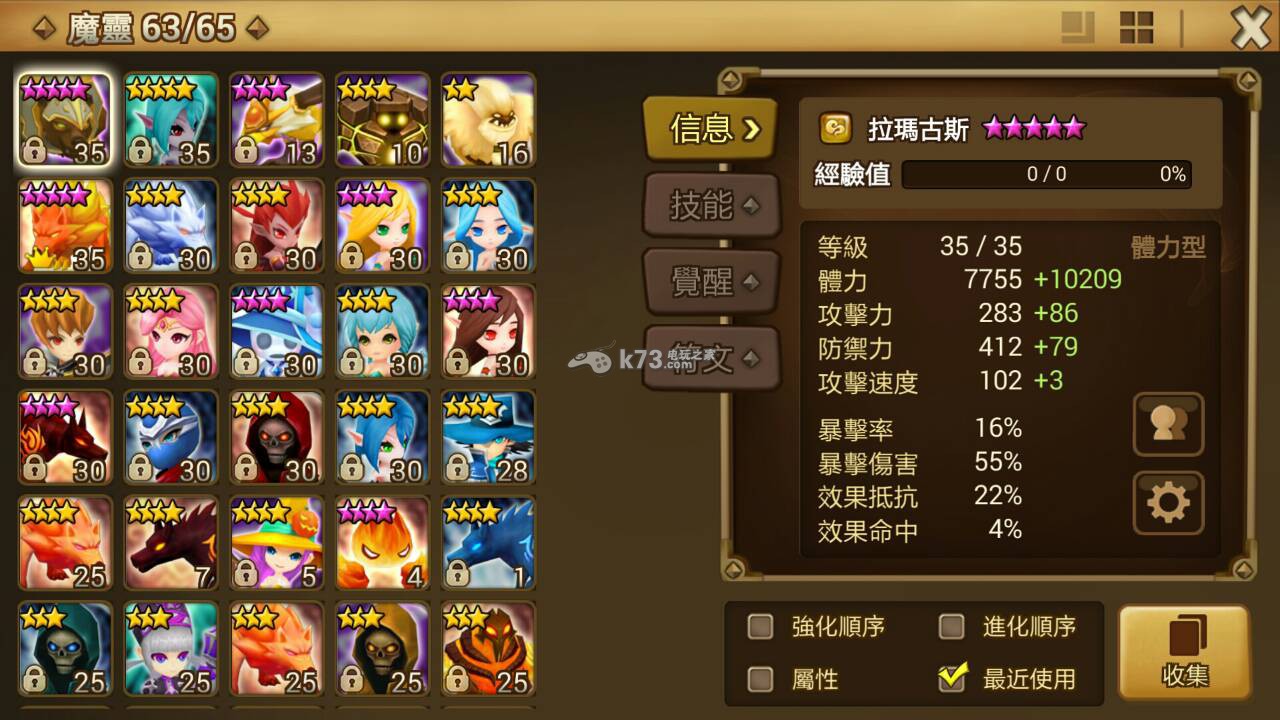The width and height of the screenshot is (1280, 720).
Task: Expand the 符文 panel
Action: coord(711,357)
